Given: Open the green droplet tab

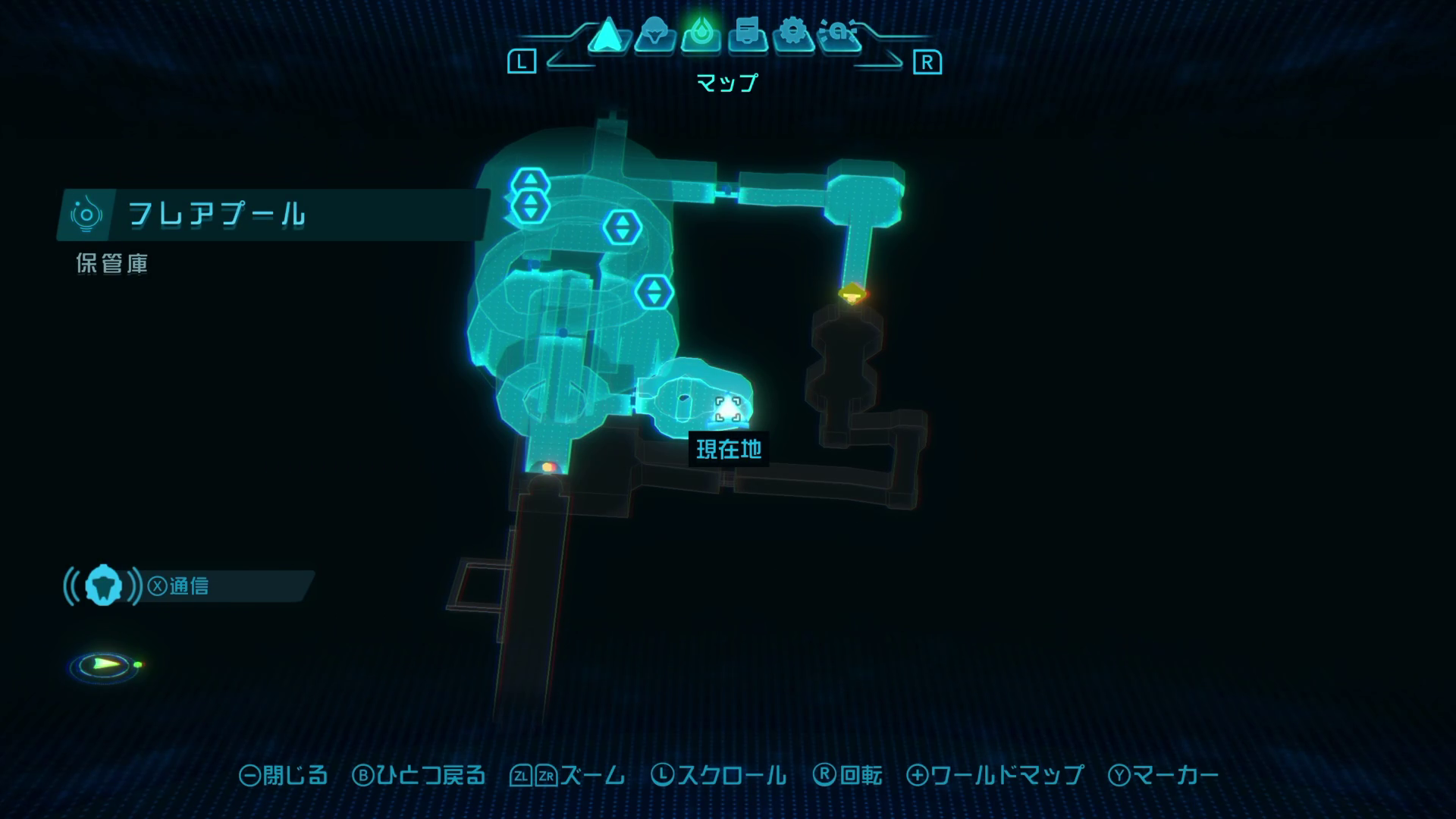Looking at the screenshot, I should coord(700,35).
